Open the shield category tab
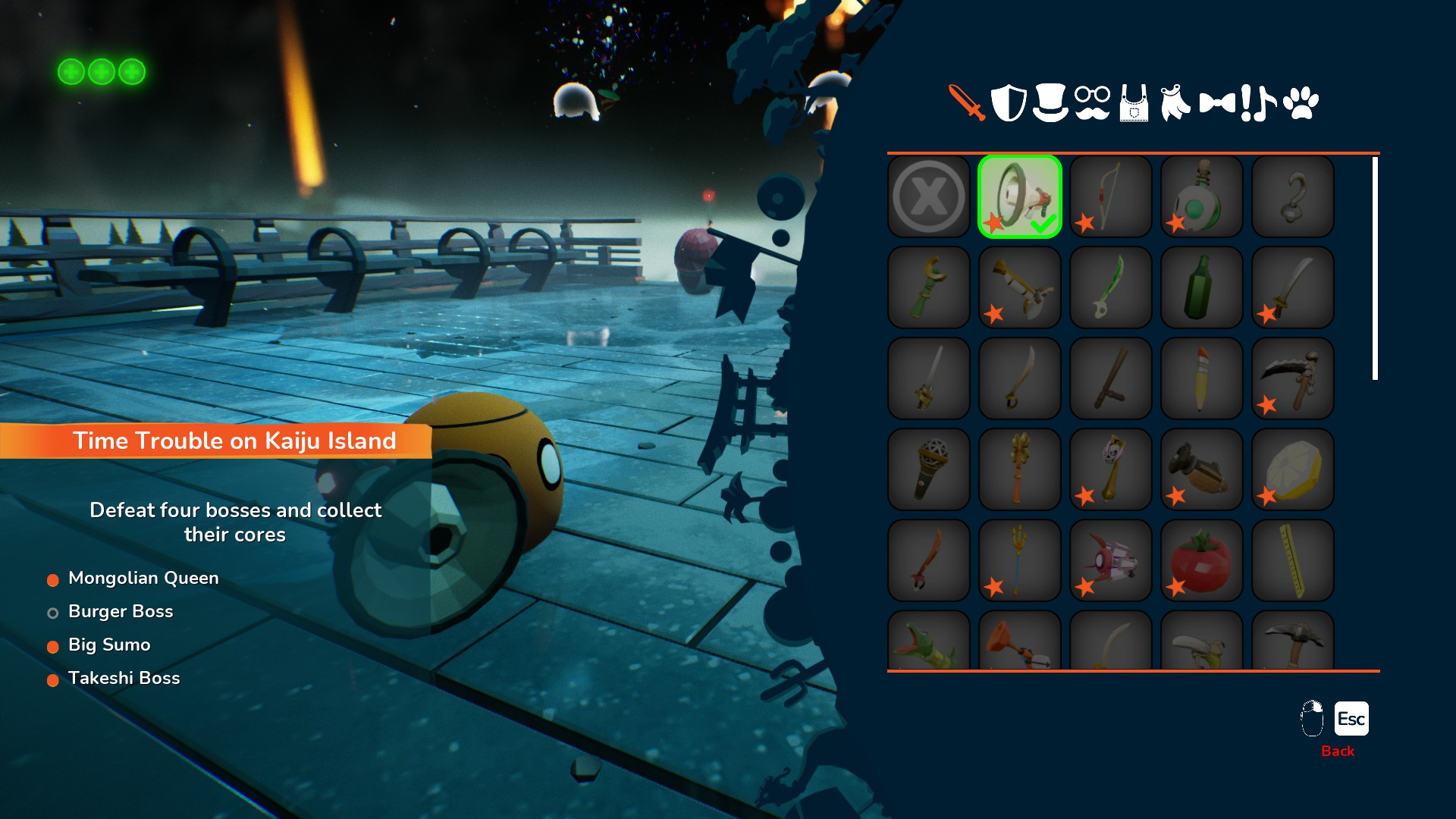Image resolution: width=1456 pixels, height=819 pixels. (x=1009, y=102)
